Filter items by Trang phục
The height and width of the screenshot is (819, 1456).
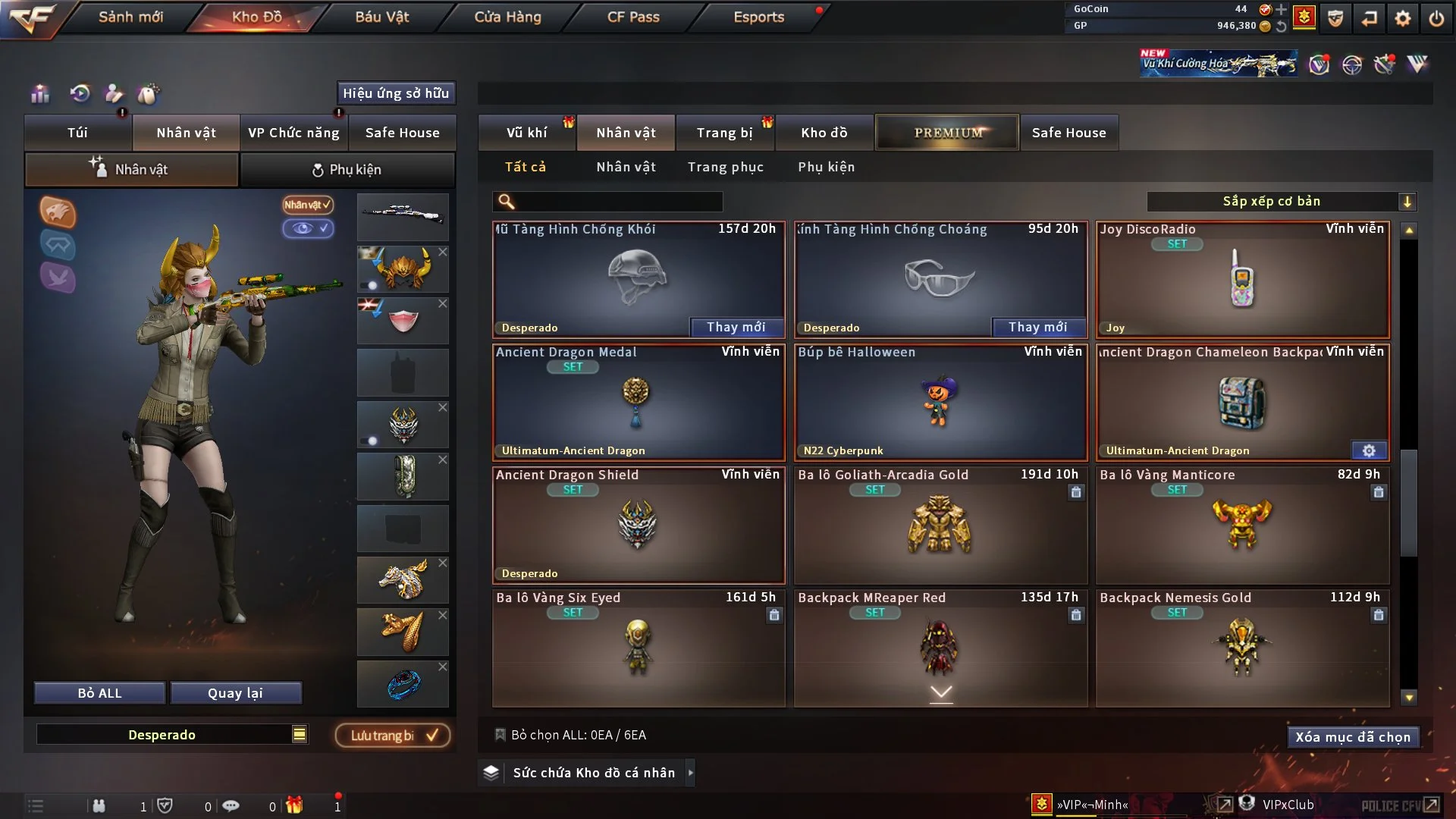point(725,167)
